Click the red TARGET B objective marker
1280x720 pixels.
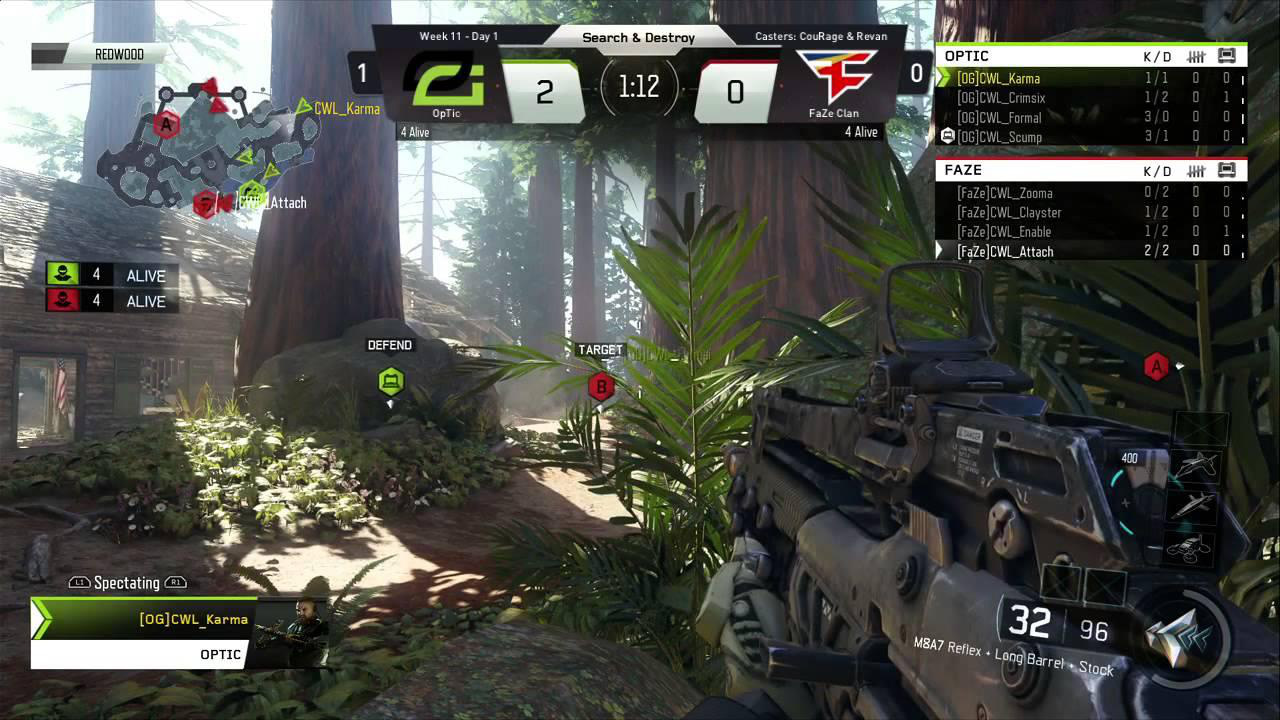point(601,386)
